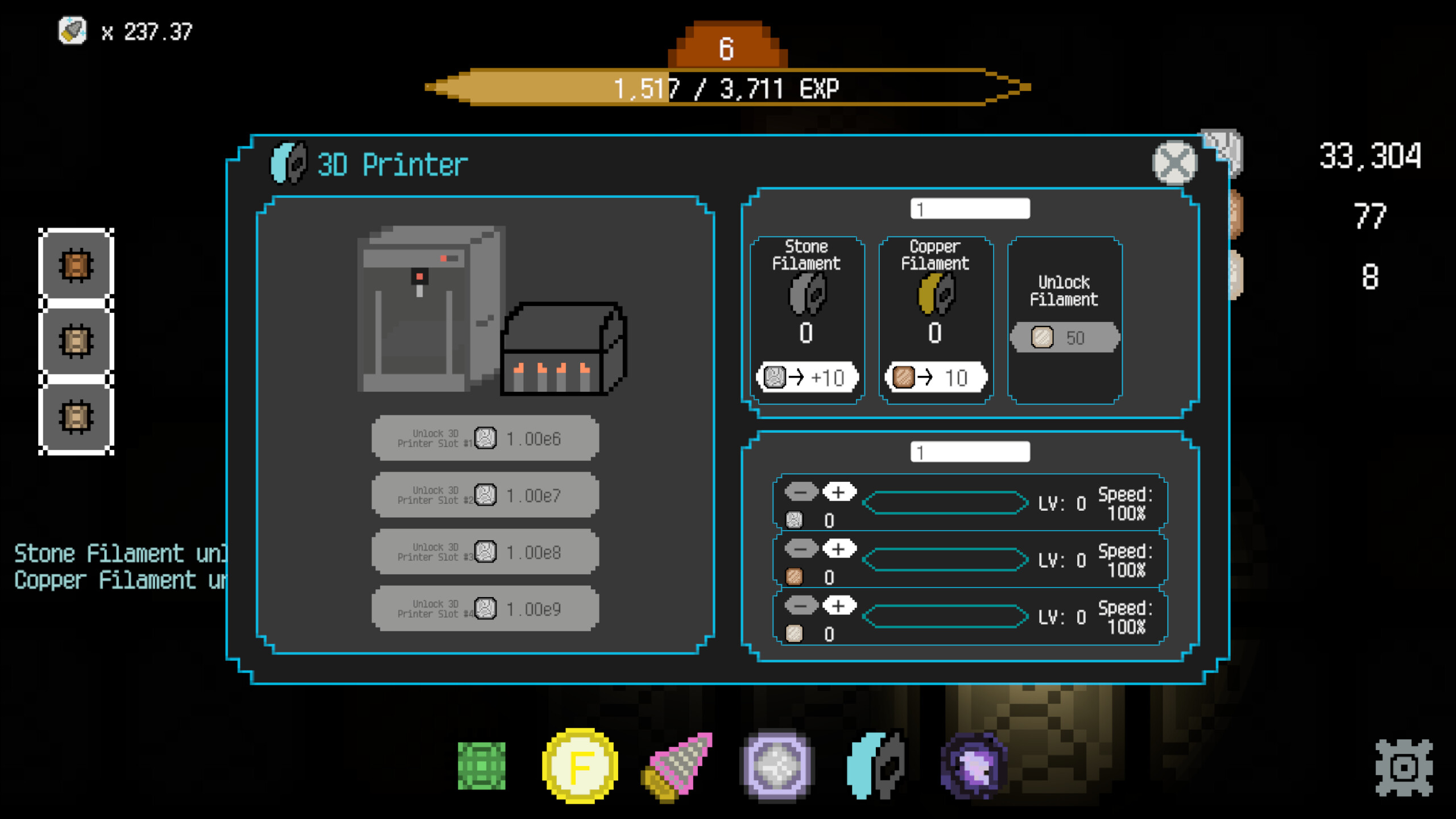
Task: Click Unlock Filament for 50
Action: [x=1064, y=337]
